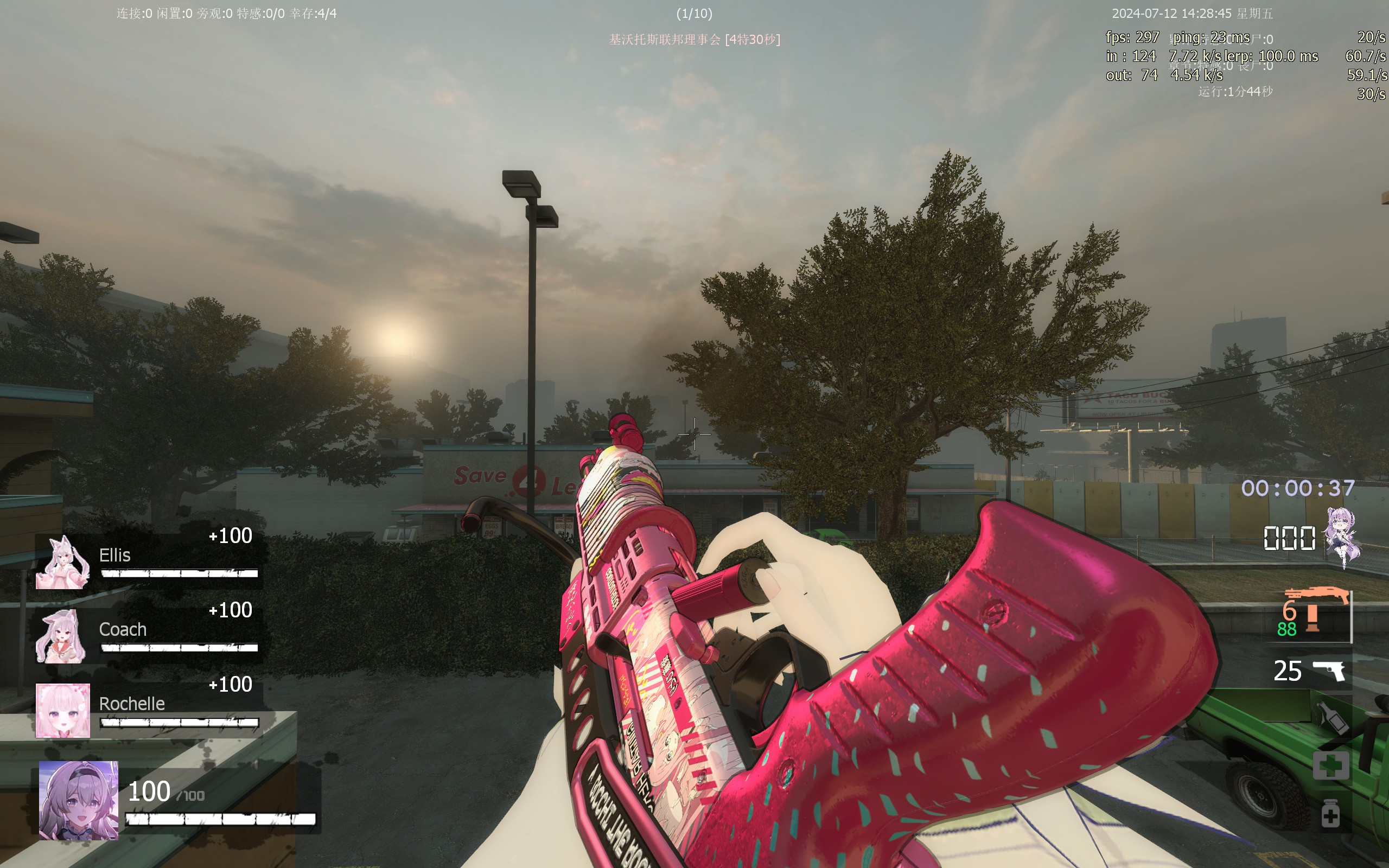Viewport: 1389px width, 868px height.
Task: Click the chibi character icon beside the counter
Action: (x=1342, y=537)
